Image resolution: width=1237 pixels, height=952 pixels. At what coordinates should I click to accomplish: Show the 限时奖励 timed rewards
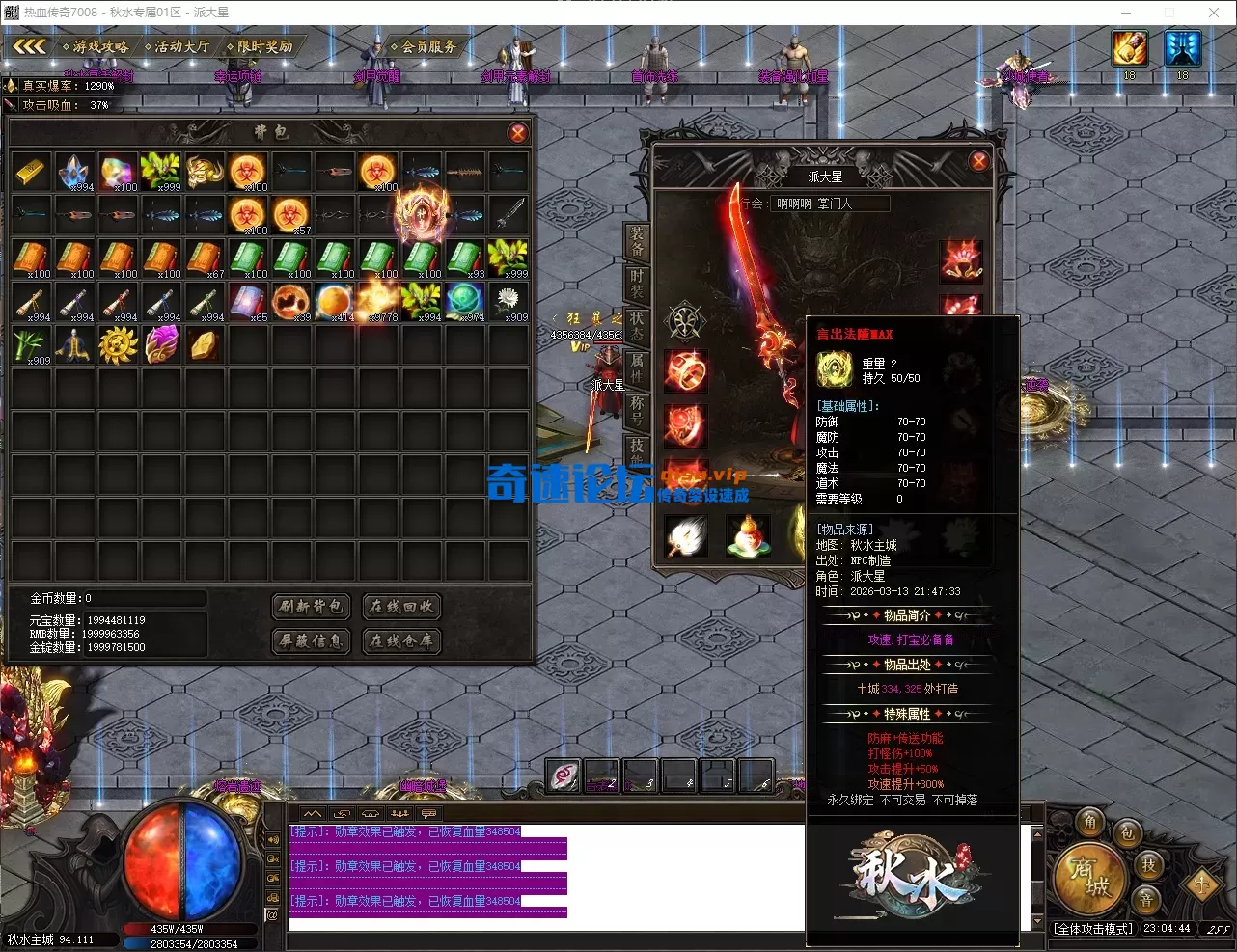[261, 46]
